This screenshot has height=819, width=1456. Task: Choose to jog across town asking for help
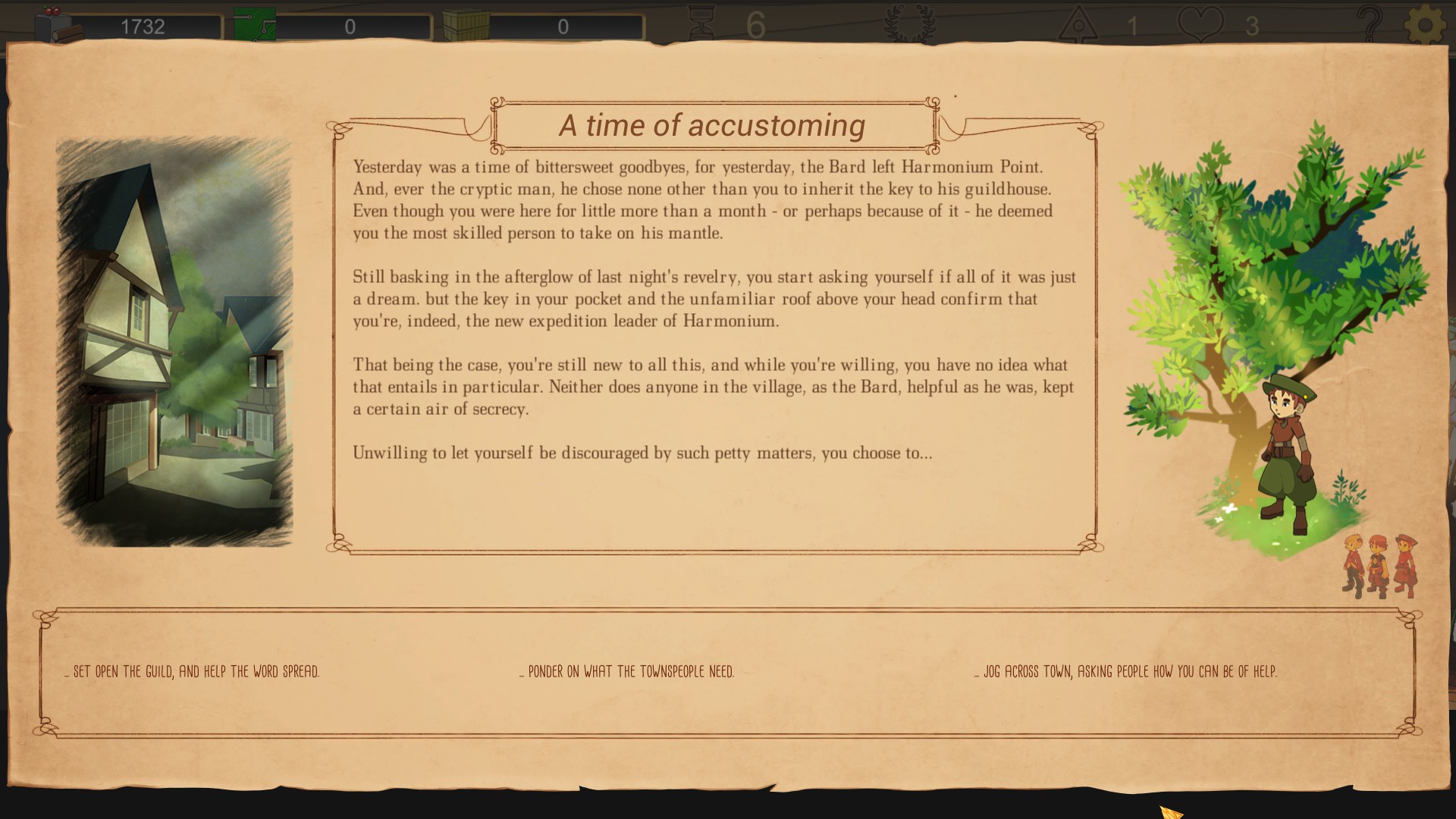click(1126, 670)
